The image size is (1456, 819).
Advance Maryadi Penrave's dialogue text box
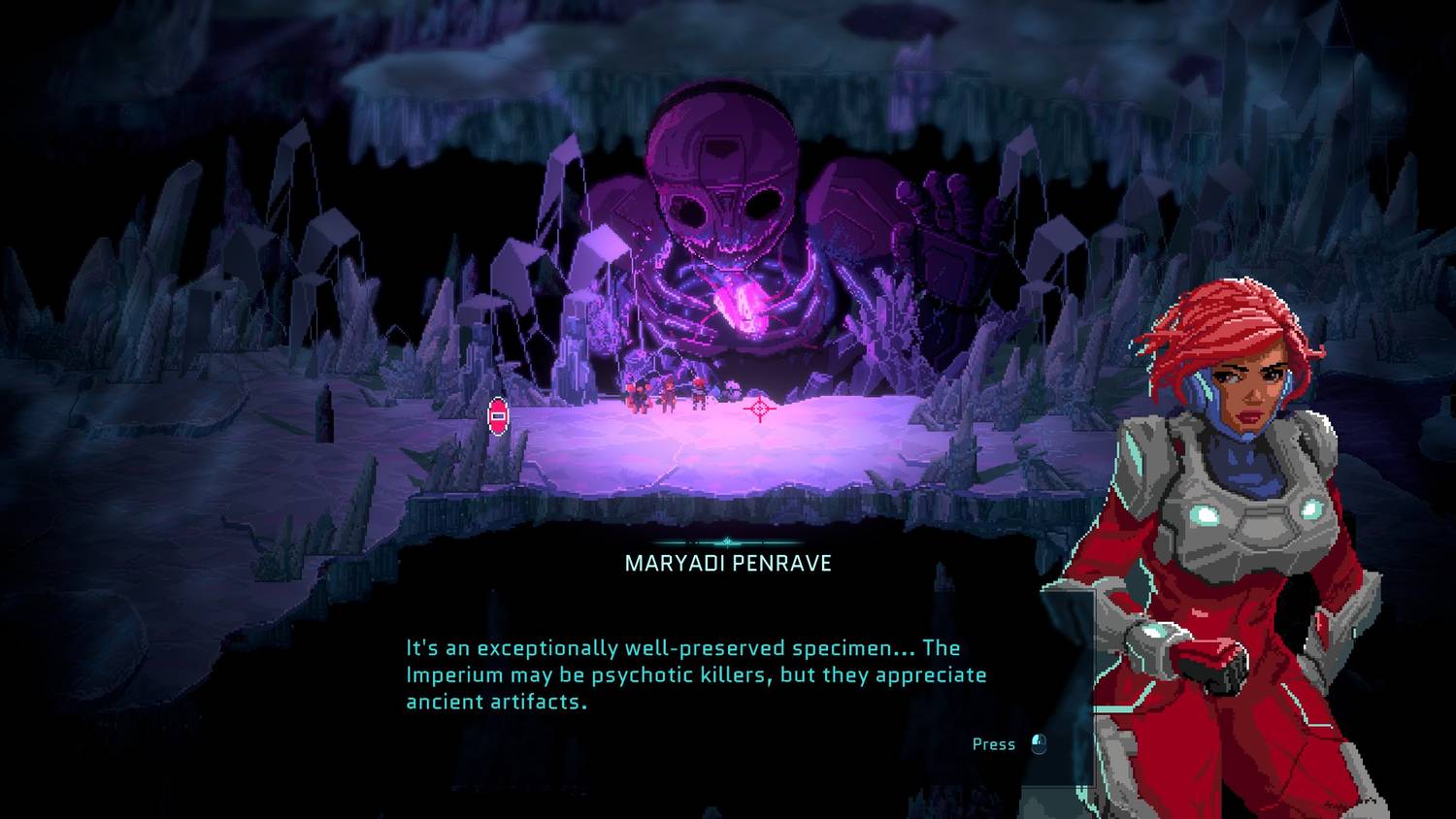(1038, 744)
